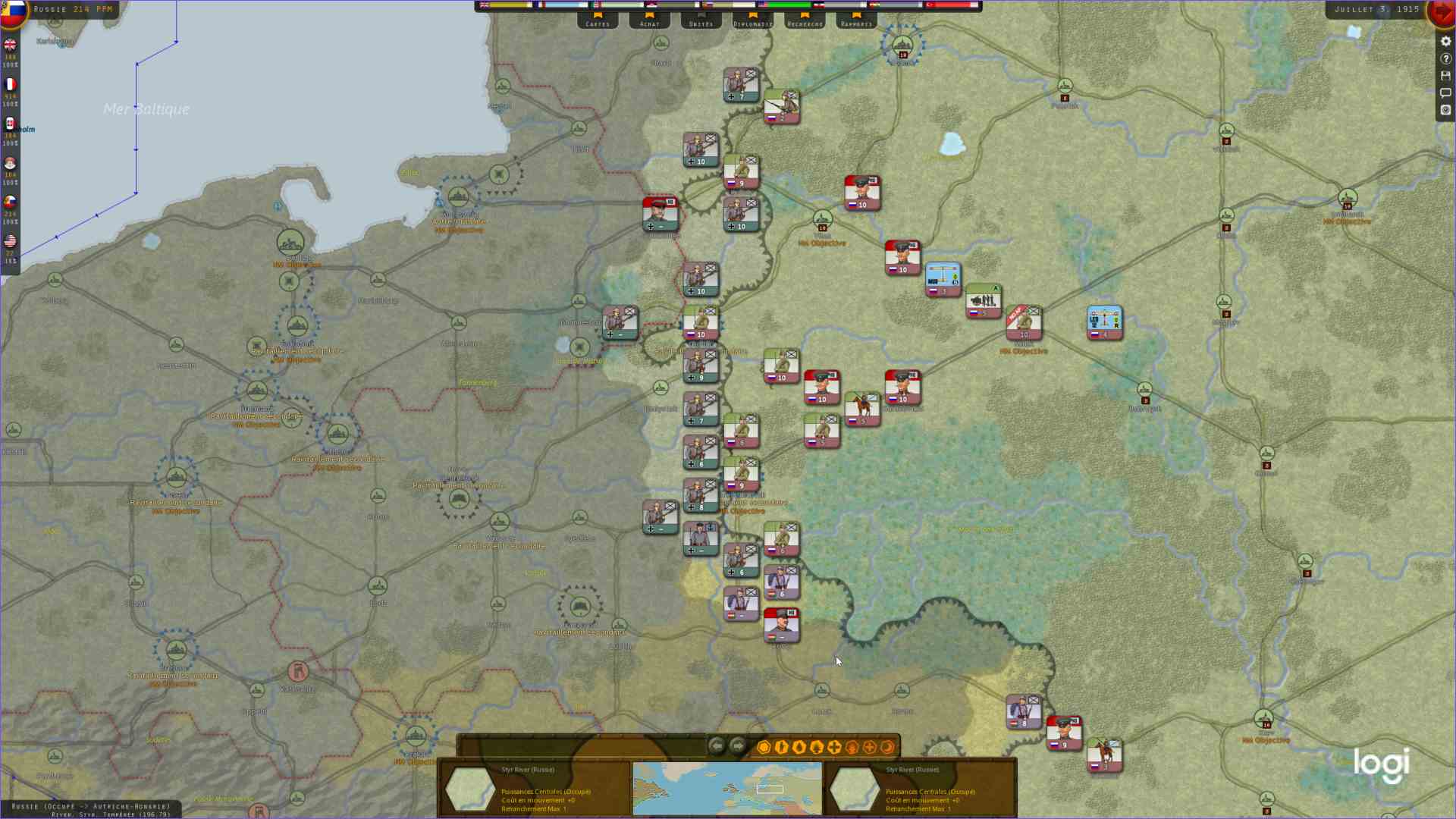
Task: Select the Unités button on top bar
Action: tap(701, 23)
